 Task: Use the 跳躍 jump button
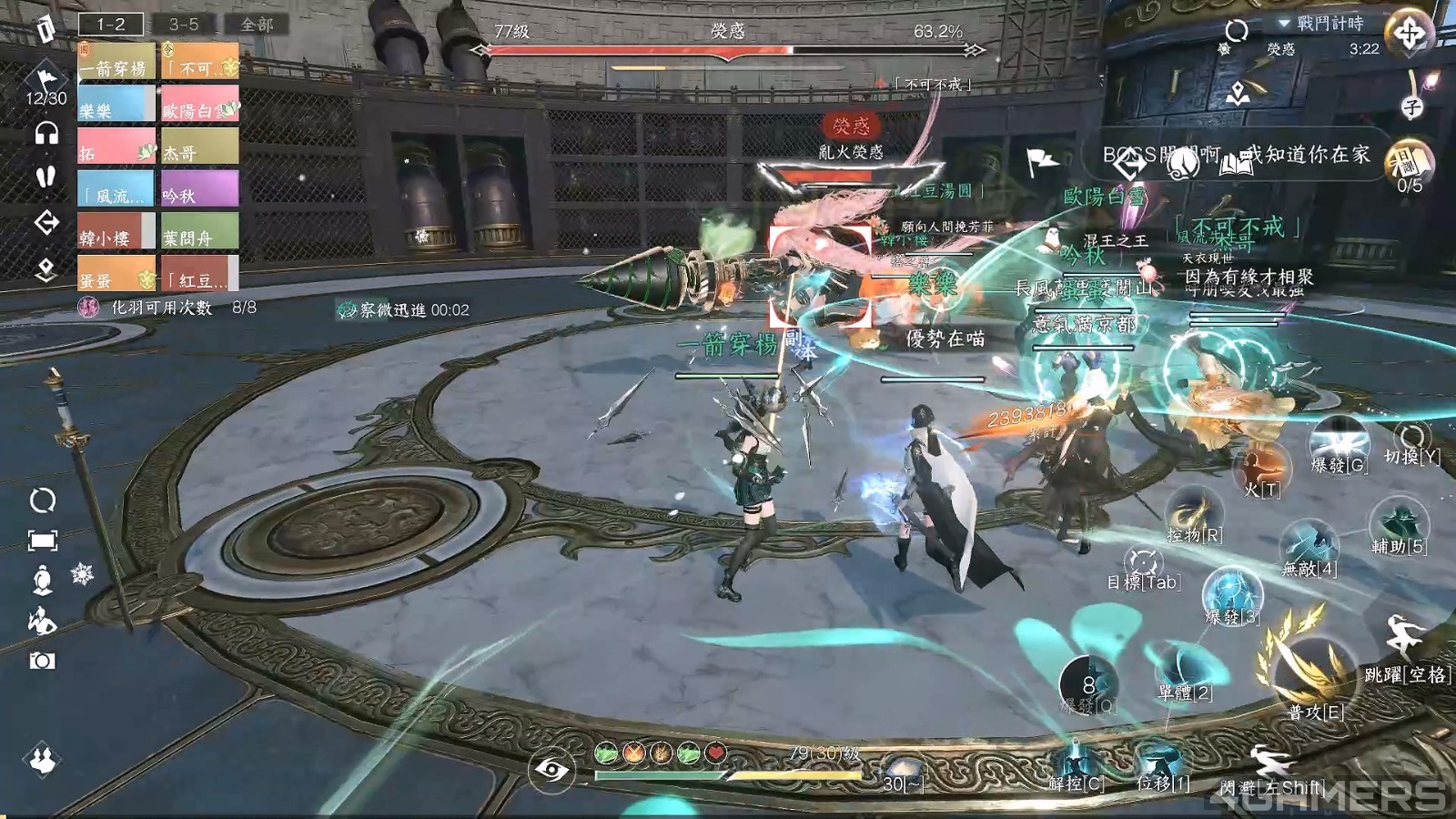point(1404,642)
